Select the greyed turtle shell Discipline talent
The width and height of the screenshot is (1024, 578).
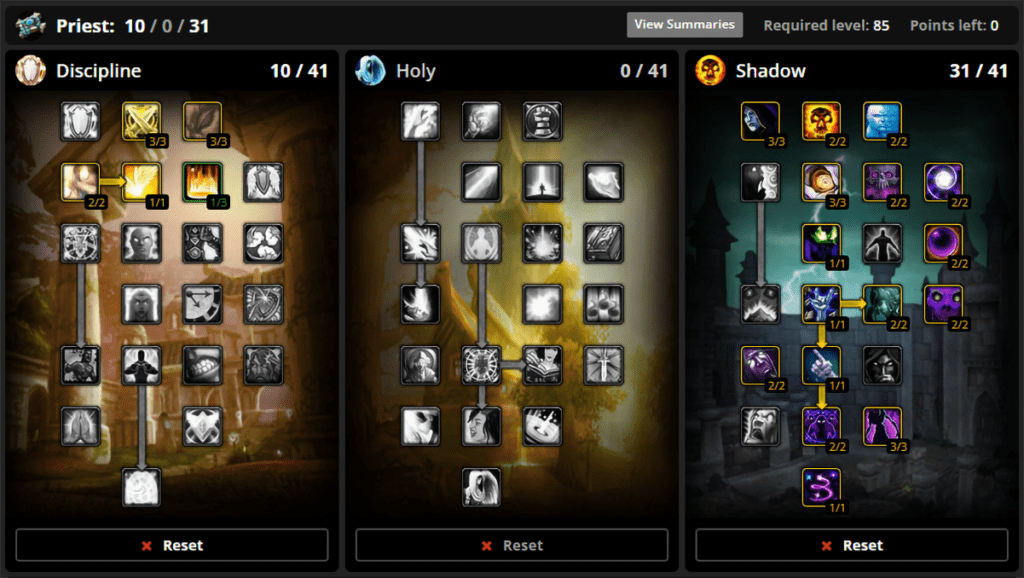pyautogui.click(x=202, y=365)
